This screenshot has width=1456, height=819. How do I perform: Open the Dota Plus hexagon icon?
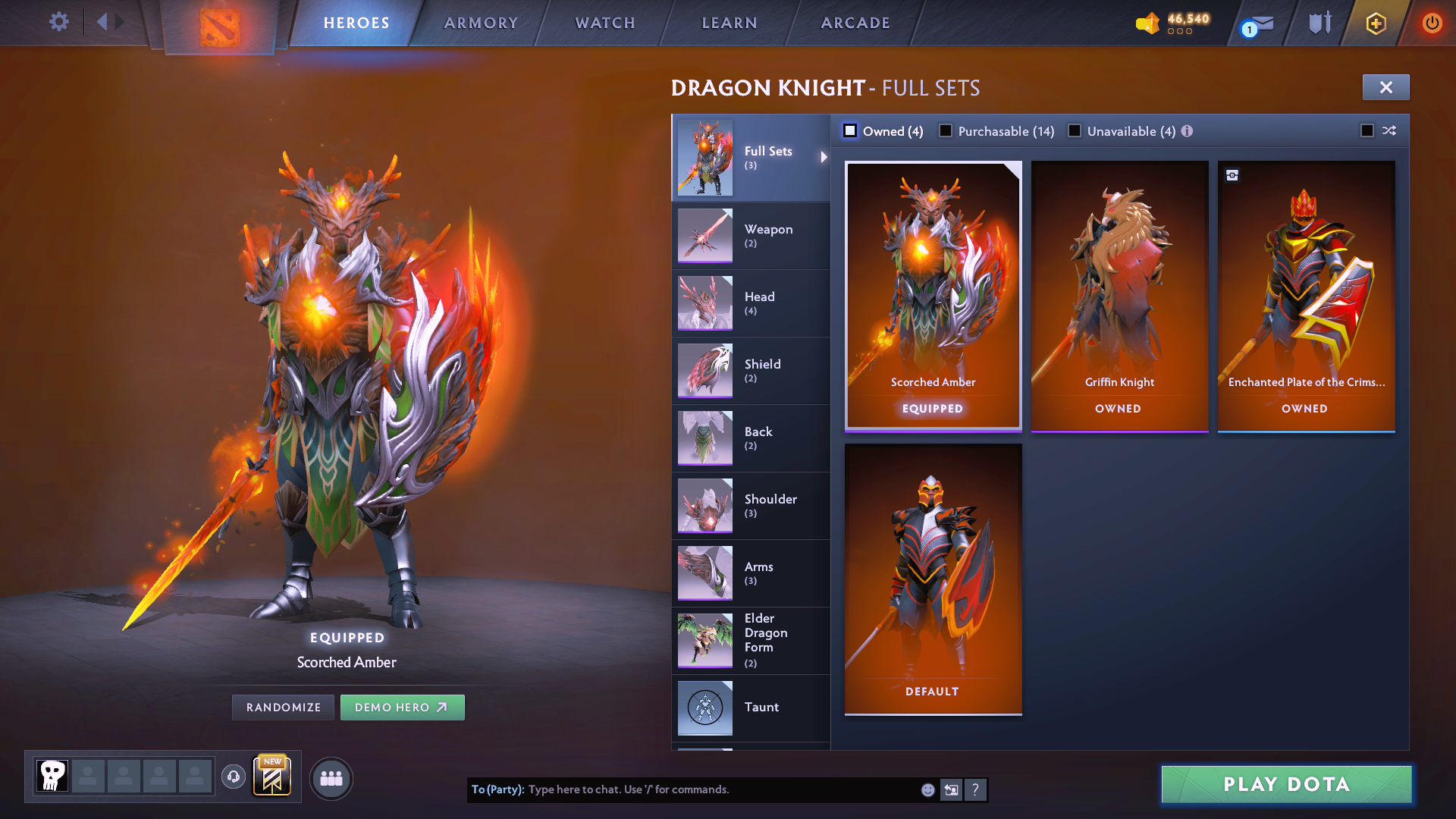[1375, 23]
